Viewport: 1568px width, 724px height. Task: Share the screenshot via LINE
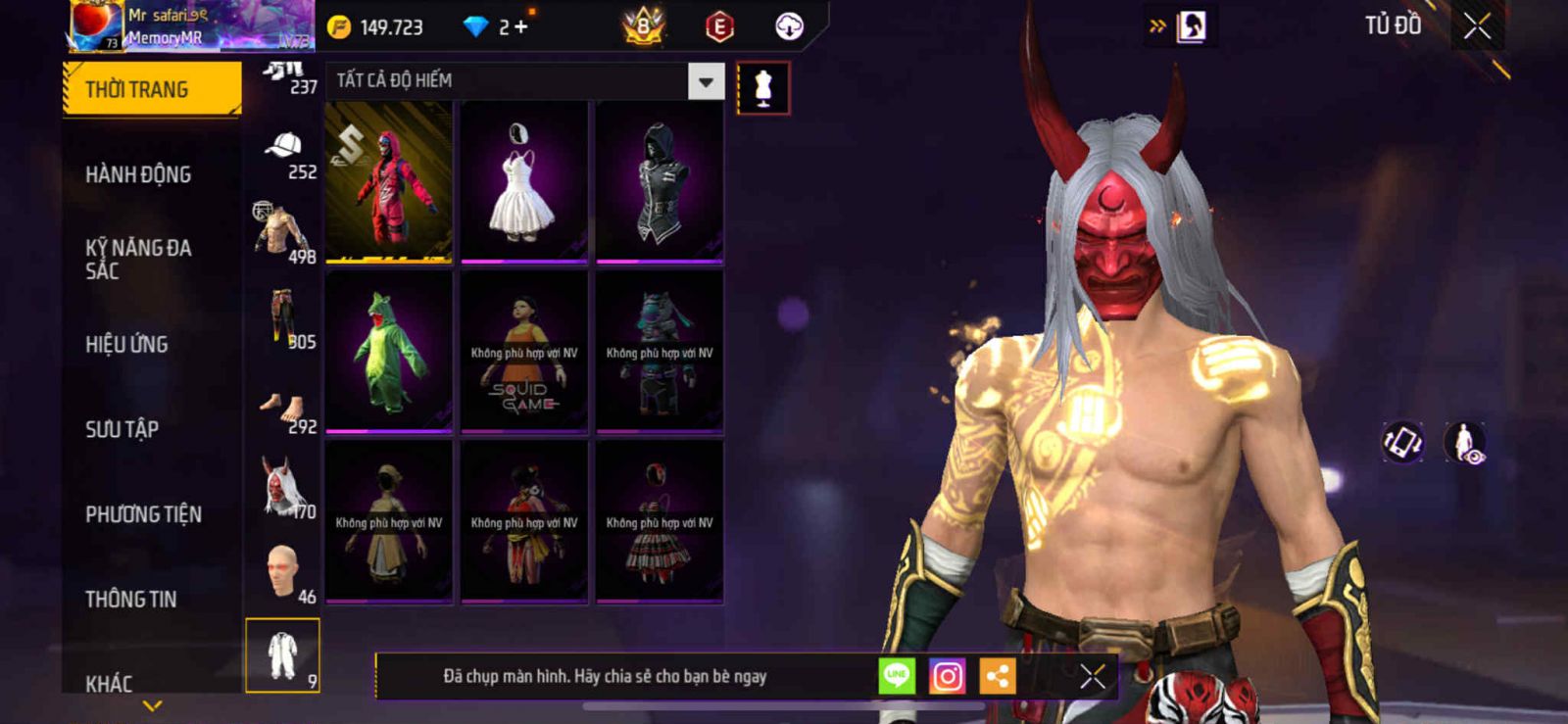896,676
